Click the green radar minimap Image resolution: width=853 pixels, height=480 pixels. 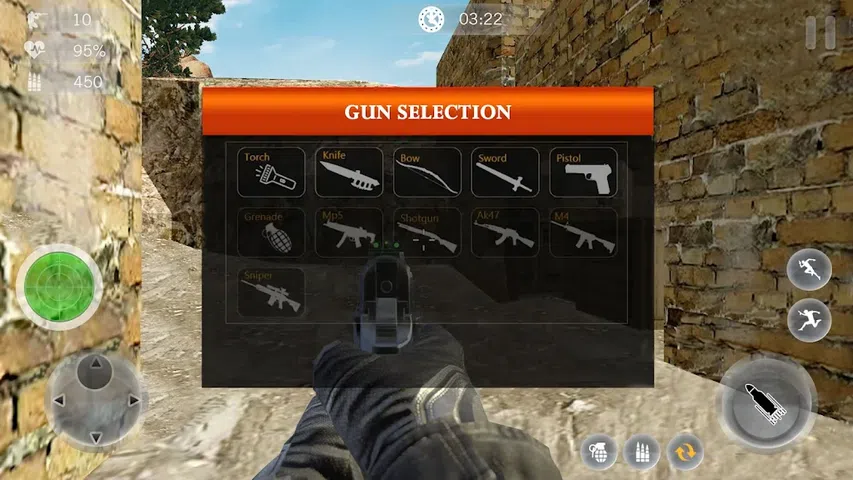pyautogui.click(x=59, y=286)
